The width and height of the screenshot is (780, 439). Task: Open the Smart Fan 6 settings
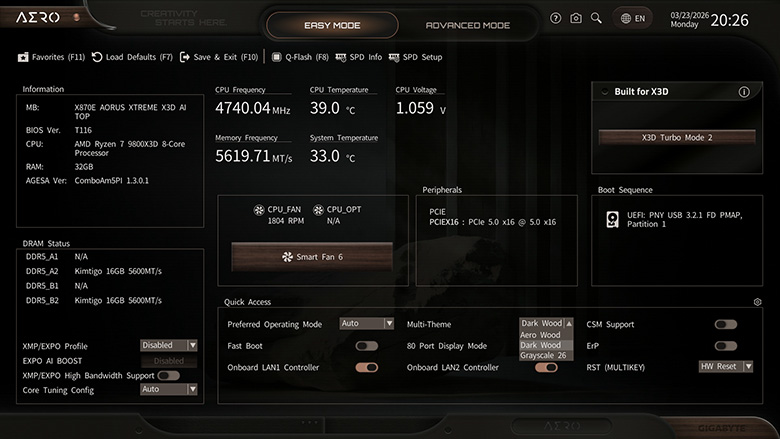click(313, 257)
